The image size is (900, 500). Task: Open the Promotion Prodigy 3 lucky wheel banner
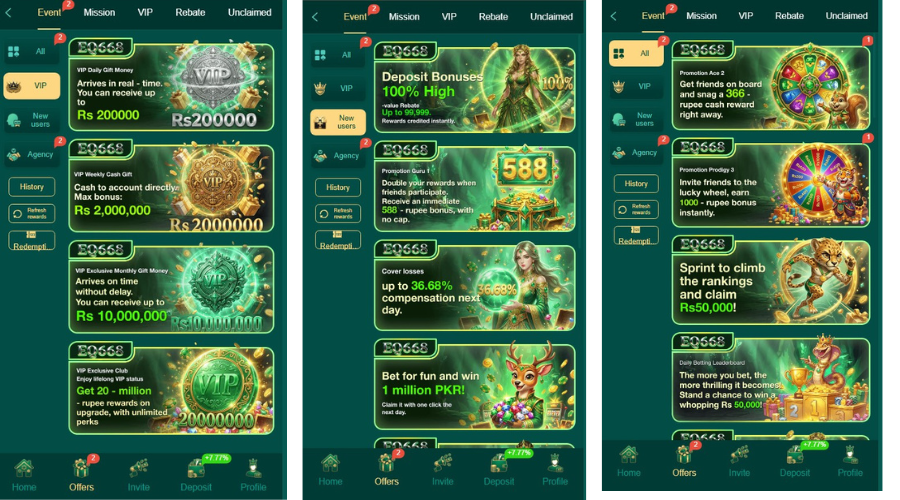[770, 184]
